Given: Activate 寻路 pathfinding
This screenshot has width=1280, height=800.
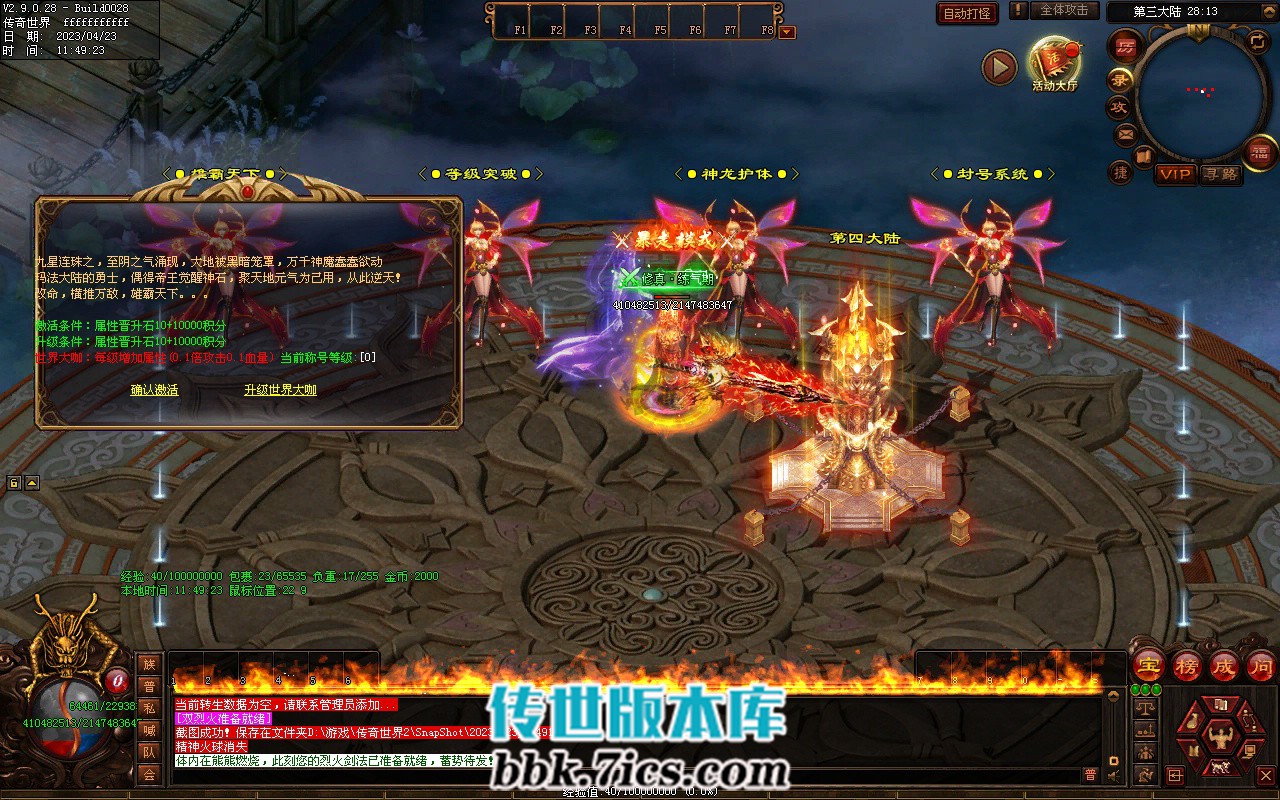Looking at the screenshot, I should point(1220,174).
